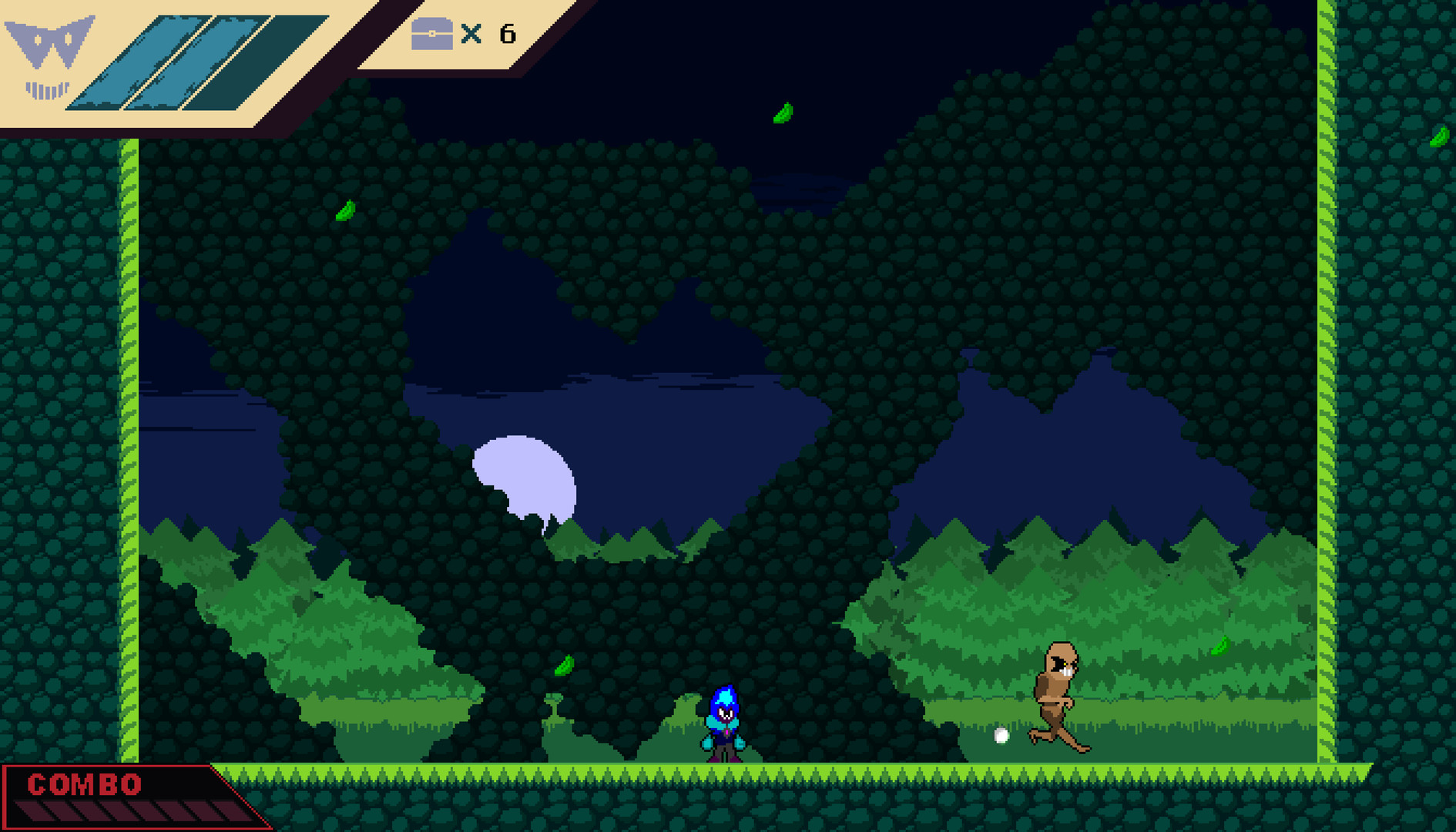This screenshot has width=1456, height=832.
Task: Click the leaf falling near the left treetops
Action: 345,210
